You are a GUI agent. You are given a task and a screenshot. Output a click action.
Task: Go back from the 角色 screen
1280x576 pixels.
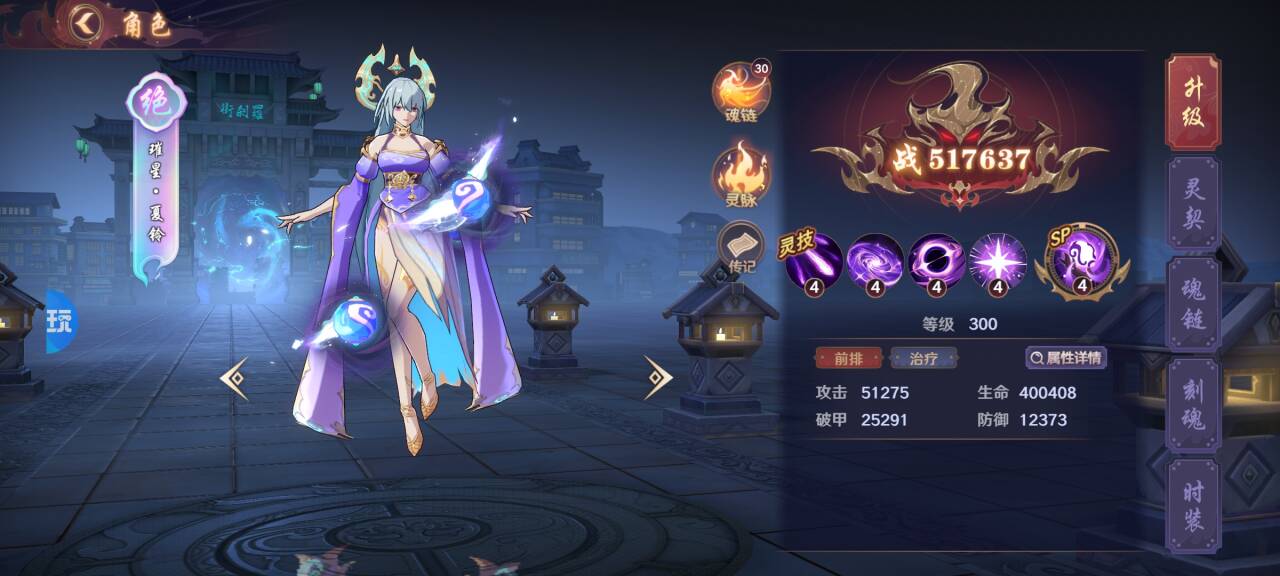pyautogui.click(x=87, y=23)
